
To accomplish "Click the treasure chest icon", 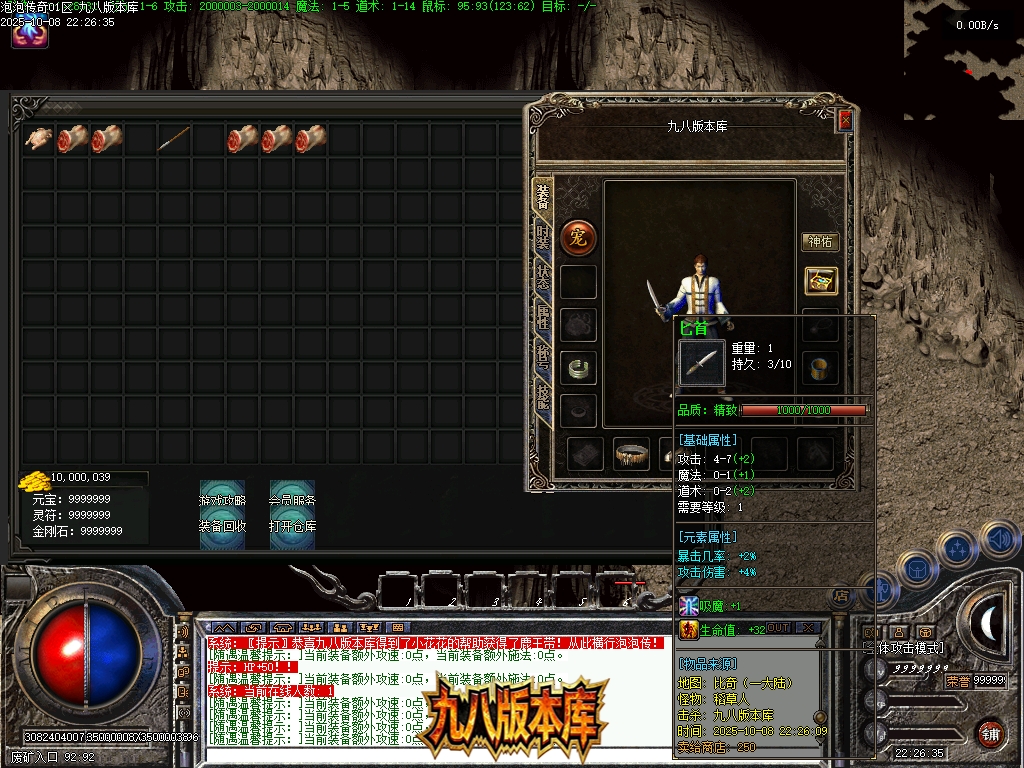I will pos(821,282).
